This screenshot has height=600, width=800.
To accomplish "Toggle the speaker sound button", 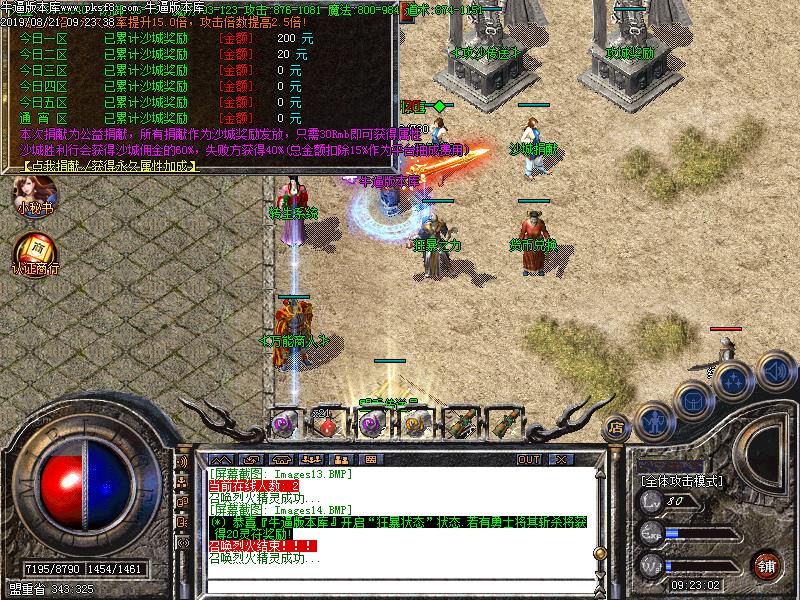I will point(770,372).
